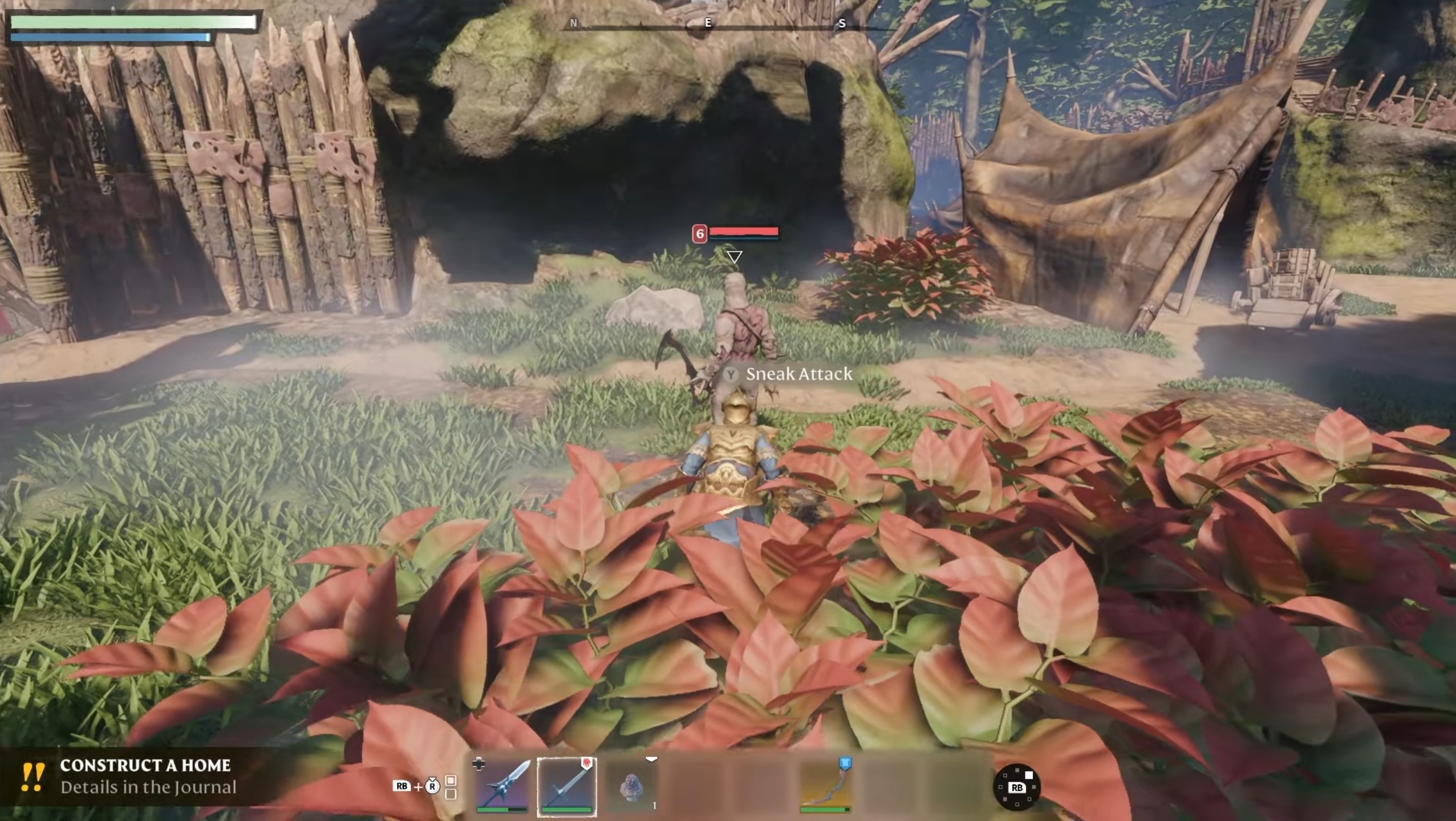Open the Construct a Home quest tracker
1456x821 pixels.
coord(145,776)
